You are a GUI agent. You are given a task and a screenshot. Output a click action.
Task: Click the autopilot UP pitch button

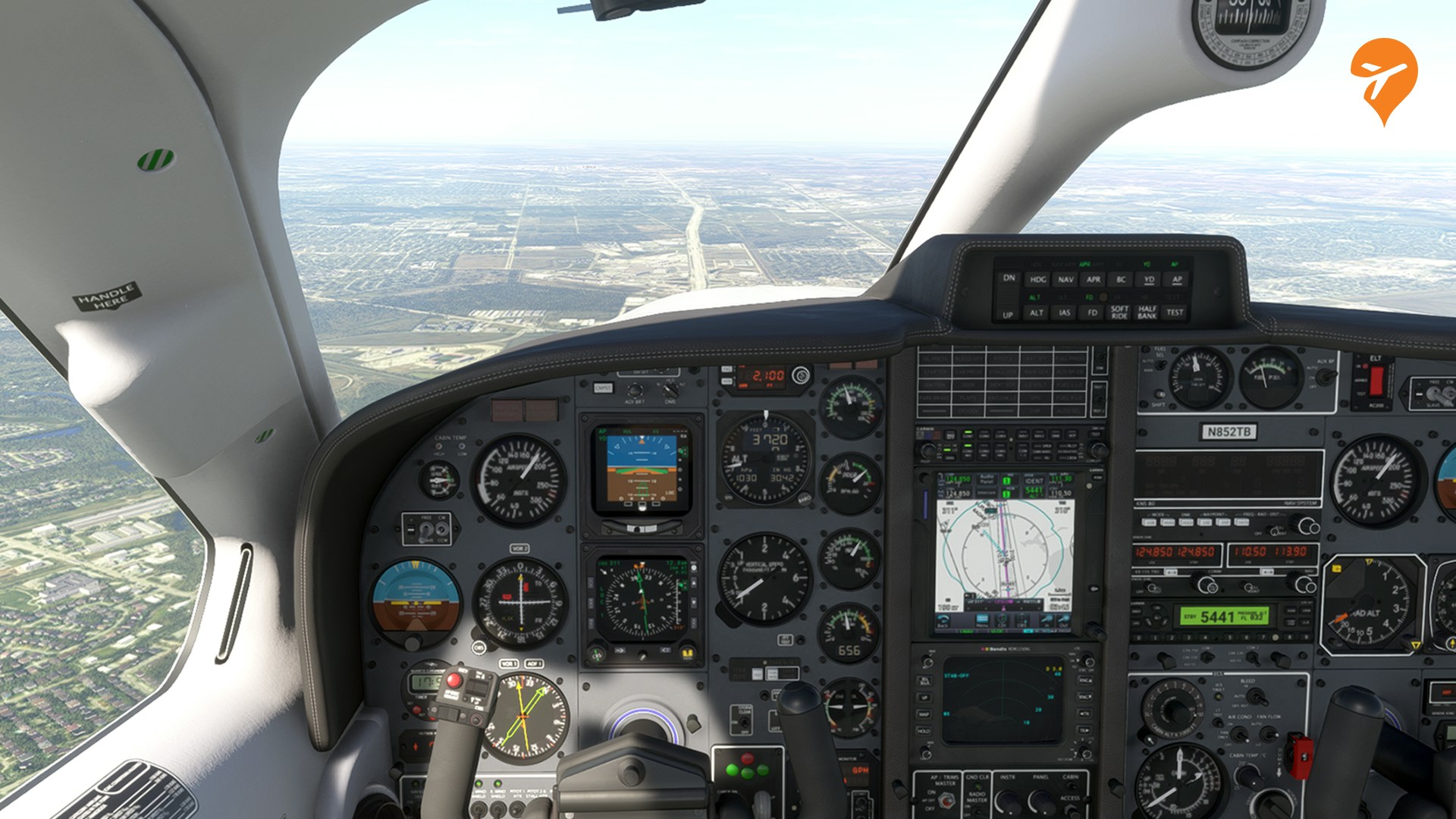coord(1008,315)
